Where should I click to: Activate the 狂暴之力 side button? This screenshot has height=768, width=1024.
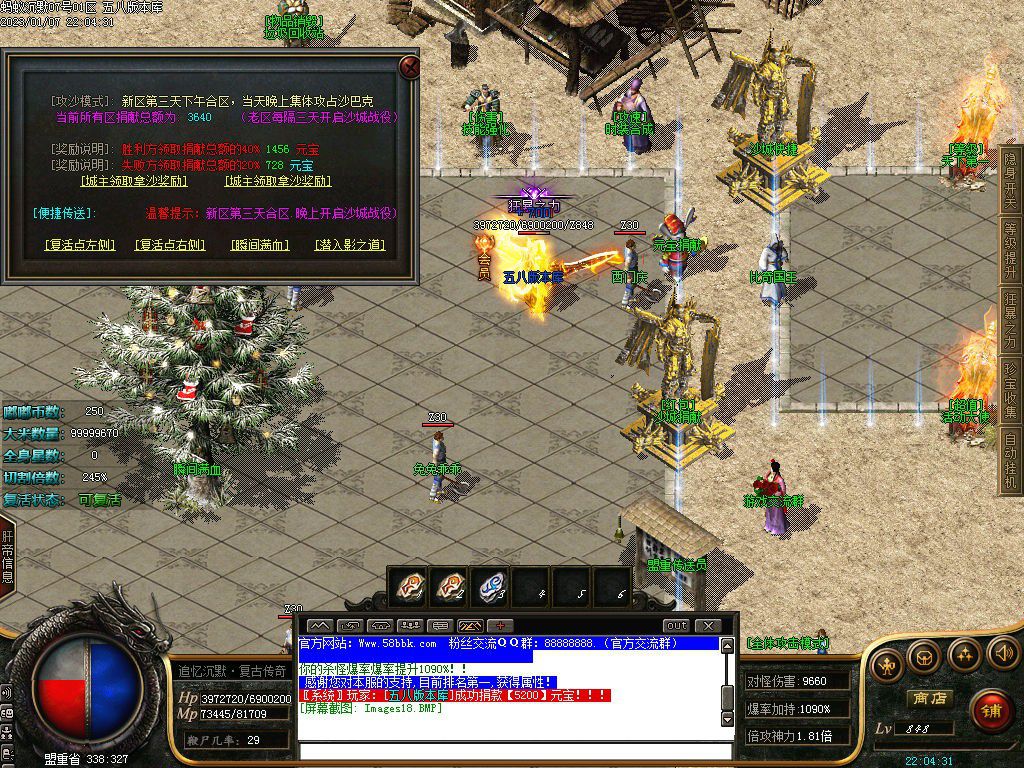pyautogui.click(x=1010, y=320)
